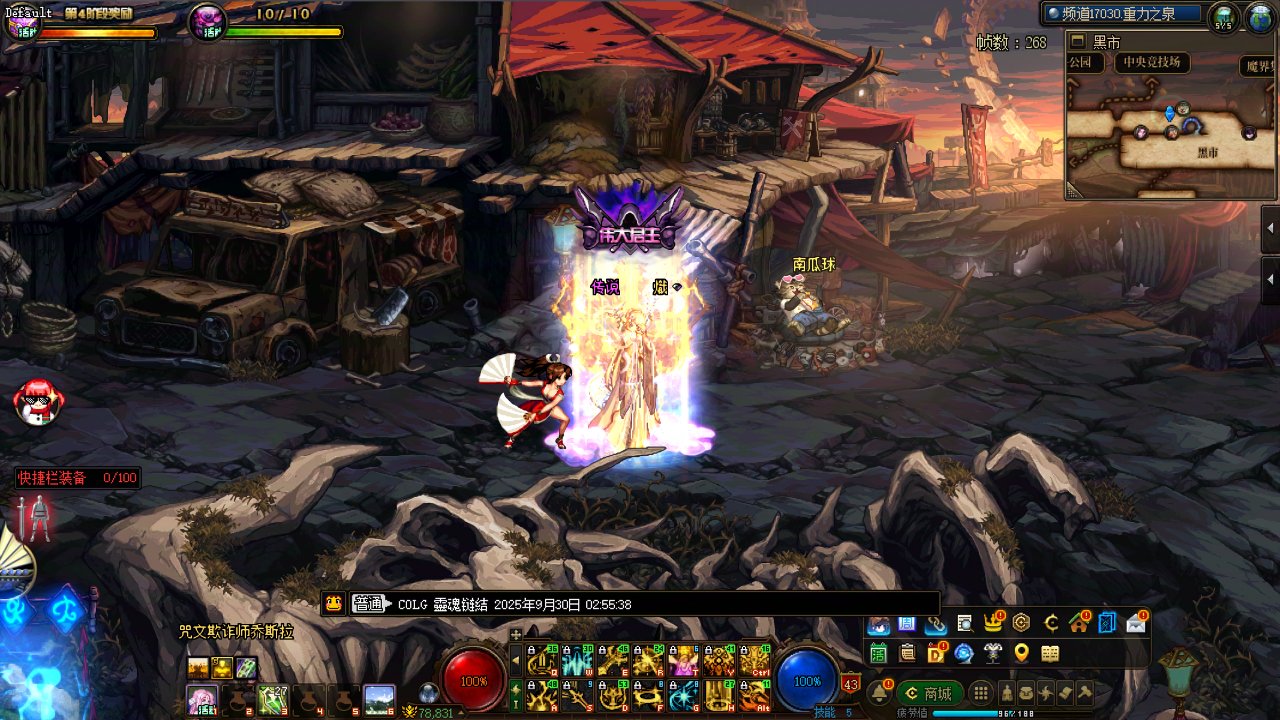Click the 黑市 minimap area
Screen dimensions: 1280x720
(x=1208, y=153)
